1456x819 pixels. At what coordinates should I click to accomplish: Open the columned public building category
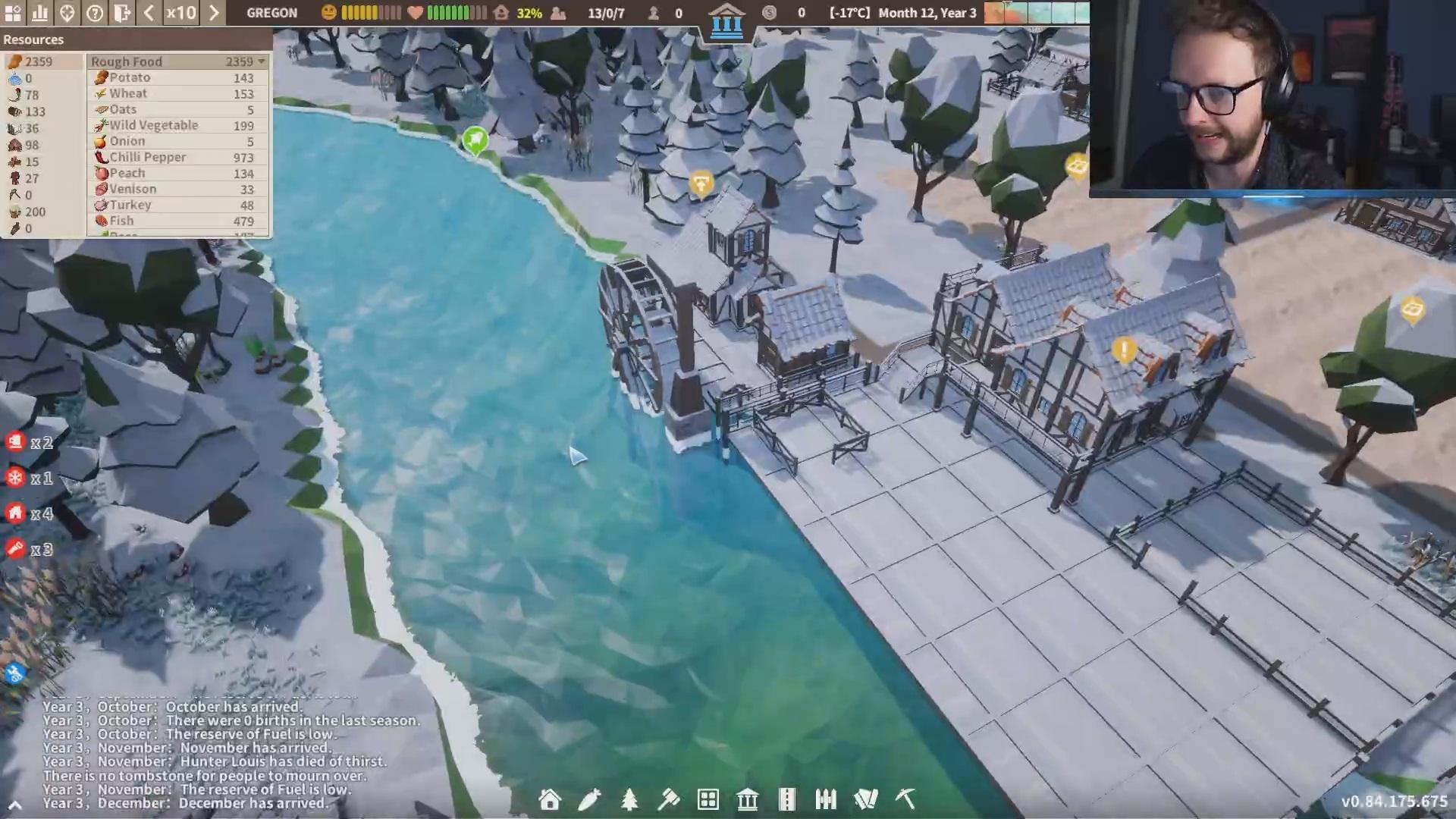click(x=747, y=799)
